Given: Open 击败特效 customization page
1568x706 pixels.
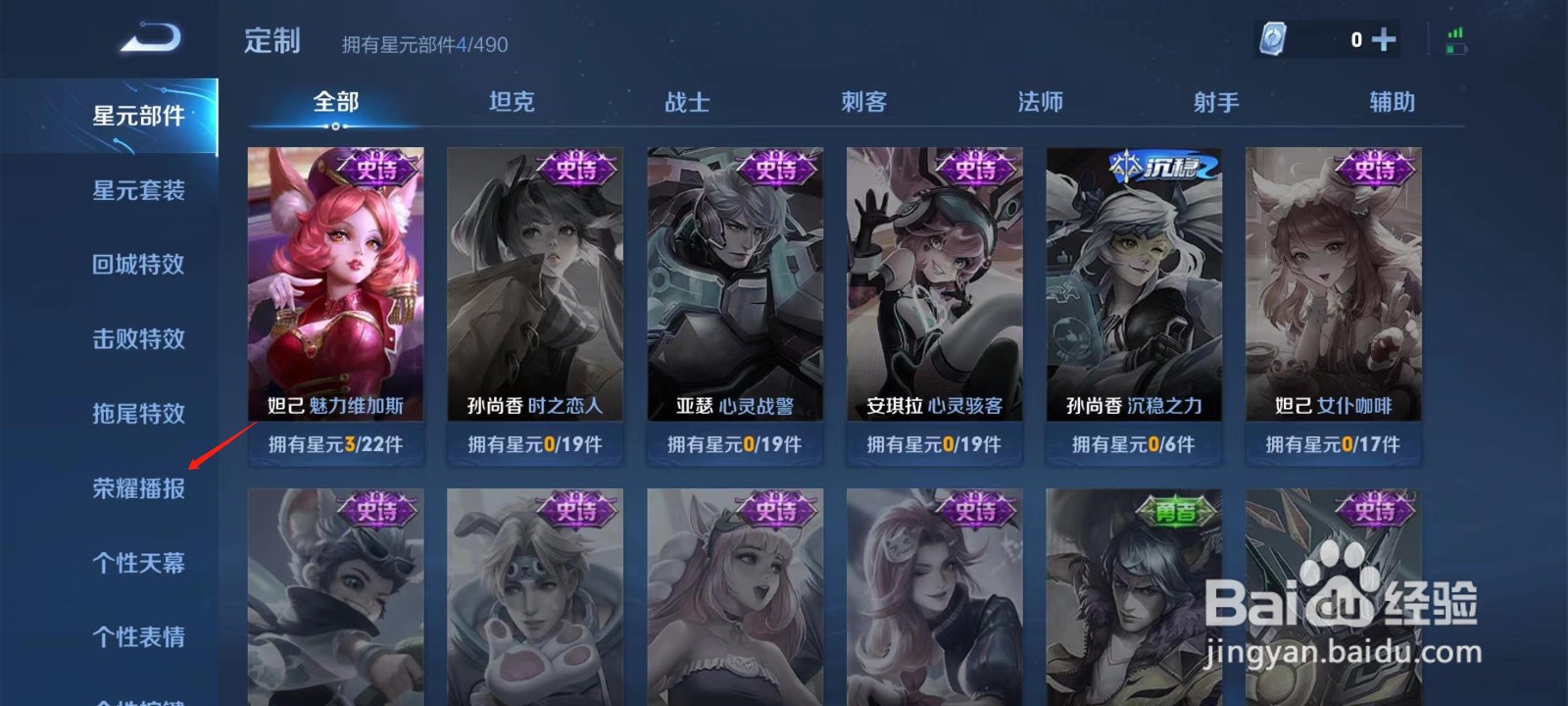Looking at the screenshot, I should tap(137, 338).
